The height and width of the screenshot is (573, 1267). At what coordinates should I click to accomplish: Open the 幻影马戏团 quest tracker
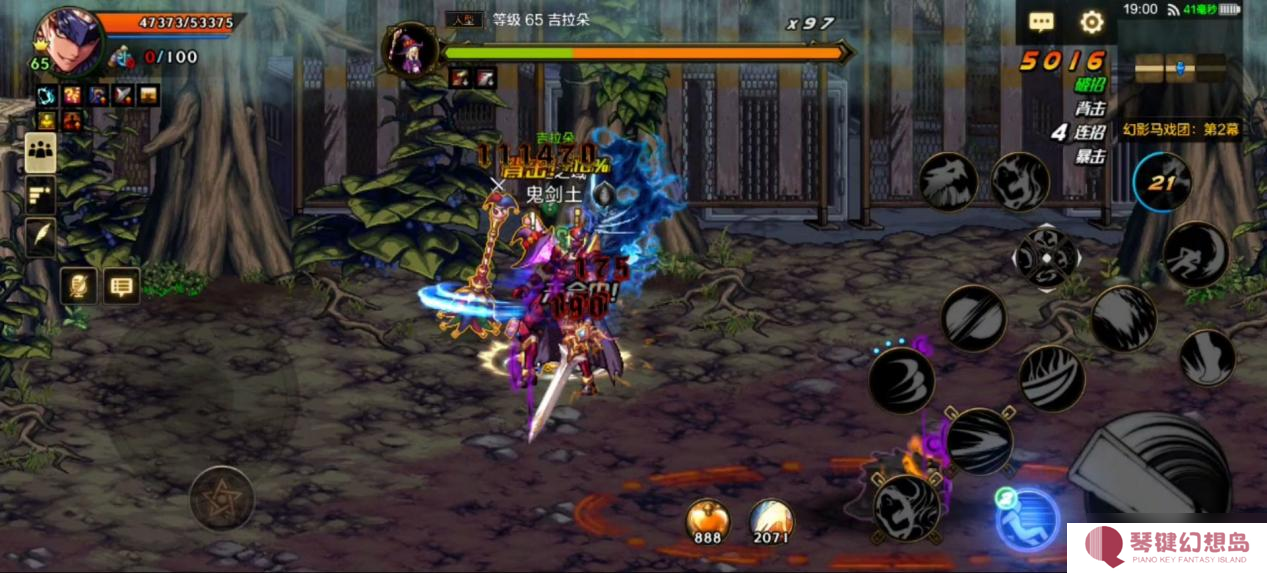[1180, 129]
